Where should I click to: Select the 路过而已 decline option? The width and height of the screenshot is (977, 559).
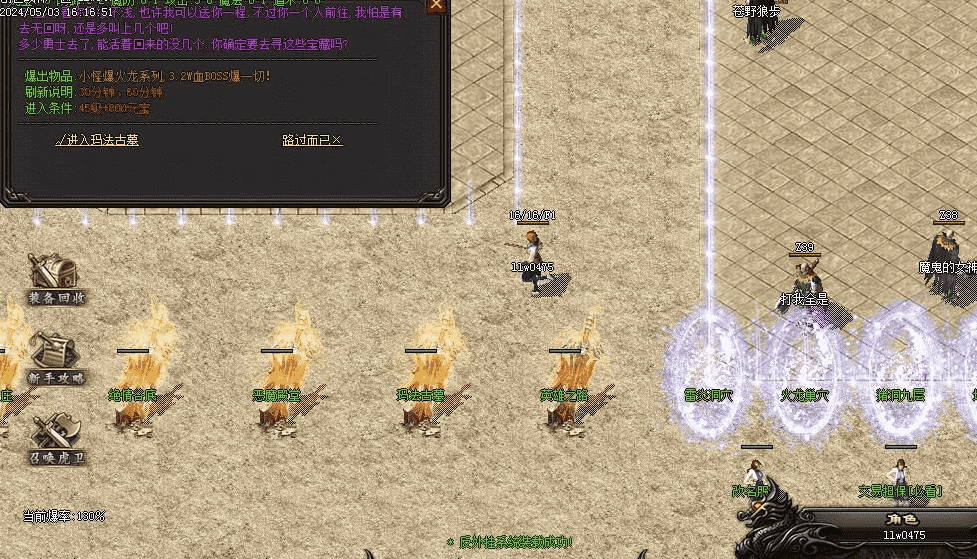pyautogui.click(x=312, y=141)
